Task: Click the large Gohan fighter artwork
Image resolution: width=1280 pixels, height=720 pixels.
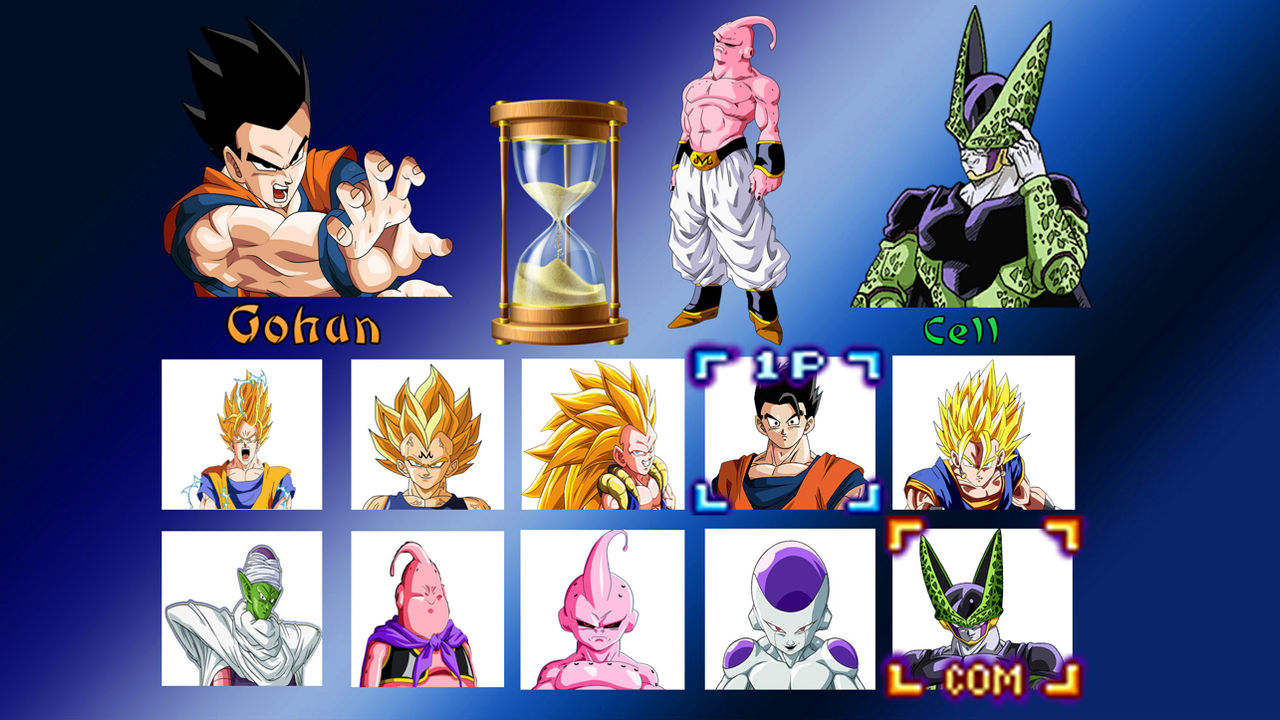Action: point(300,160)
